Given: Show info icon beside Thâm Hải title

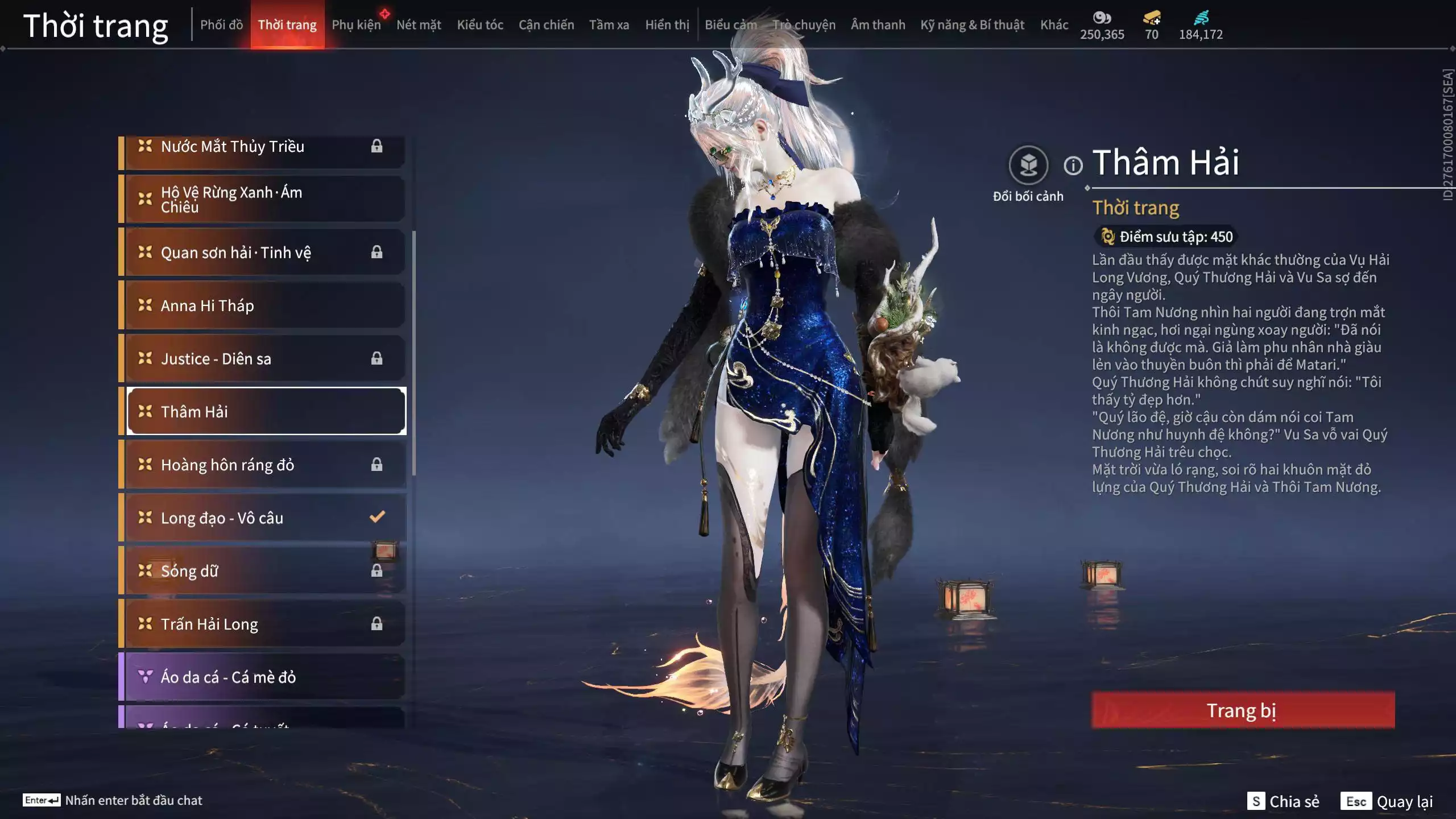Looking at the screenshot, I should coord(1073,166).
